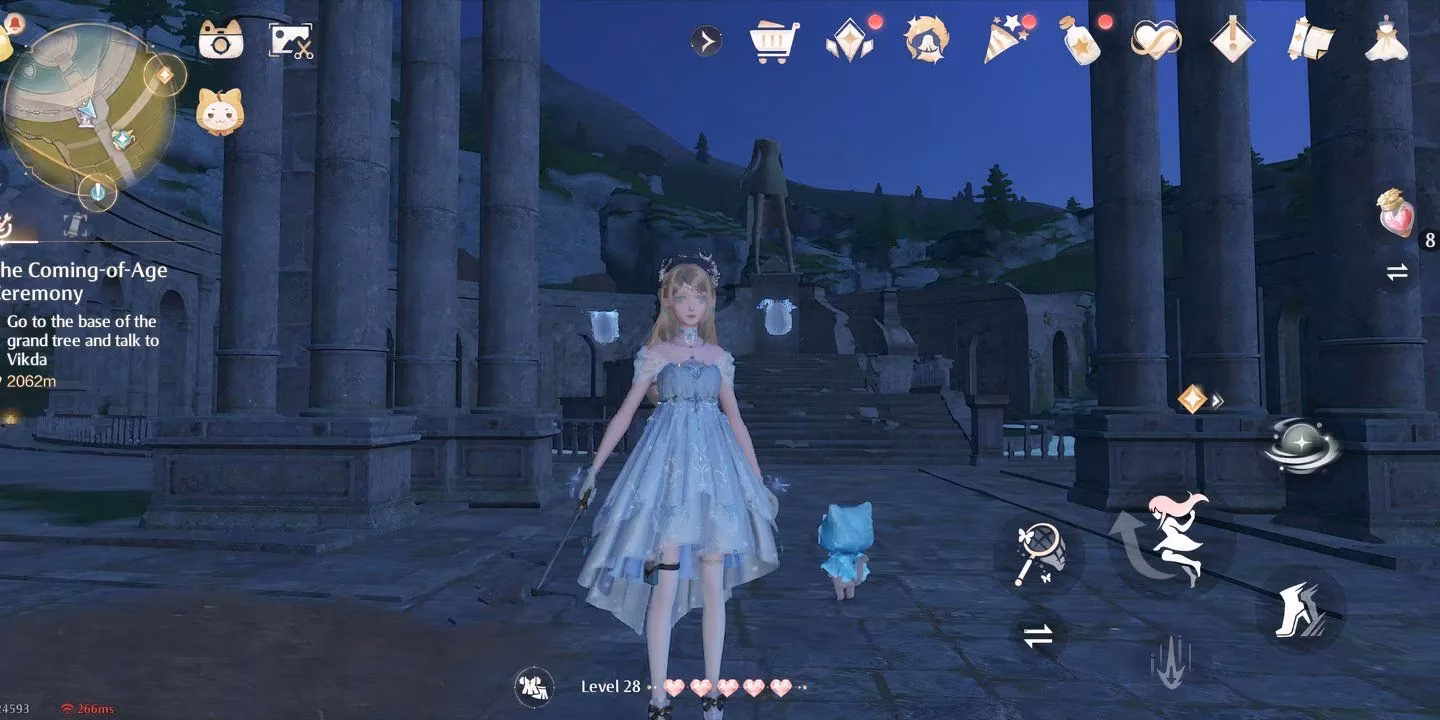Open the heart emblem wishes menu
1440x720 pixels.
(1155, 40)
